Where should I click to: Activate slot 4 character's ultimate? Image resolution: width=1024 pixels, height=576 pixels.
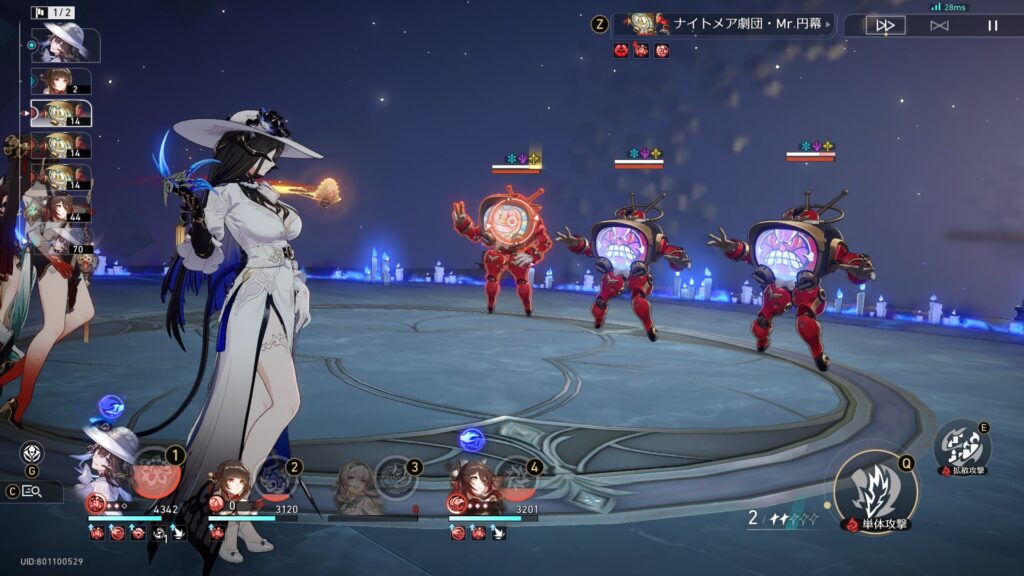tap(517, 476)
